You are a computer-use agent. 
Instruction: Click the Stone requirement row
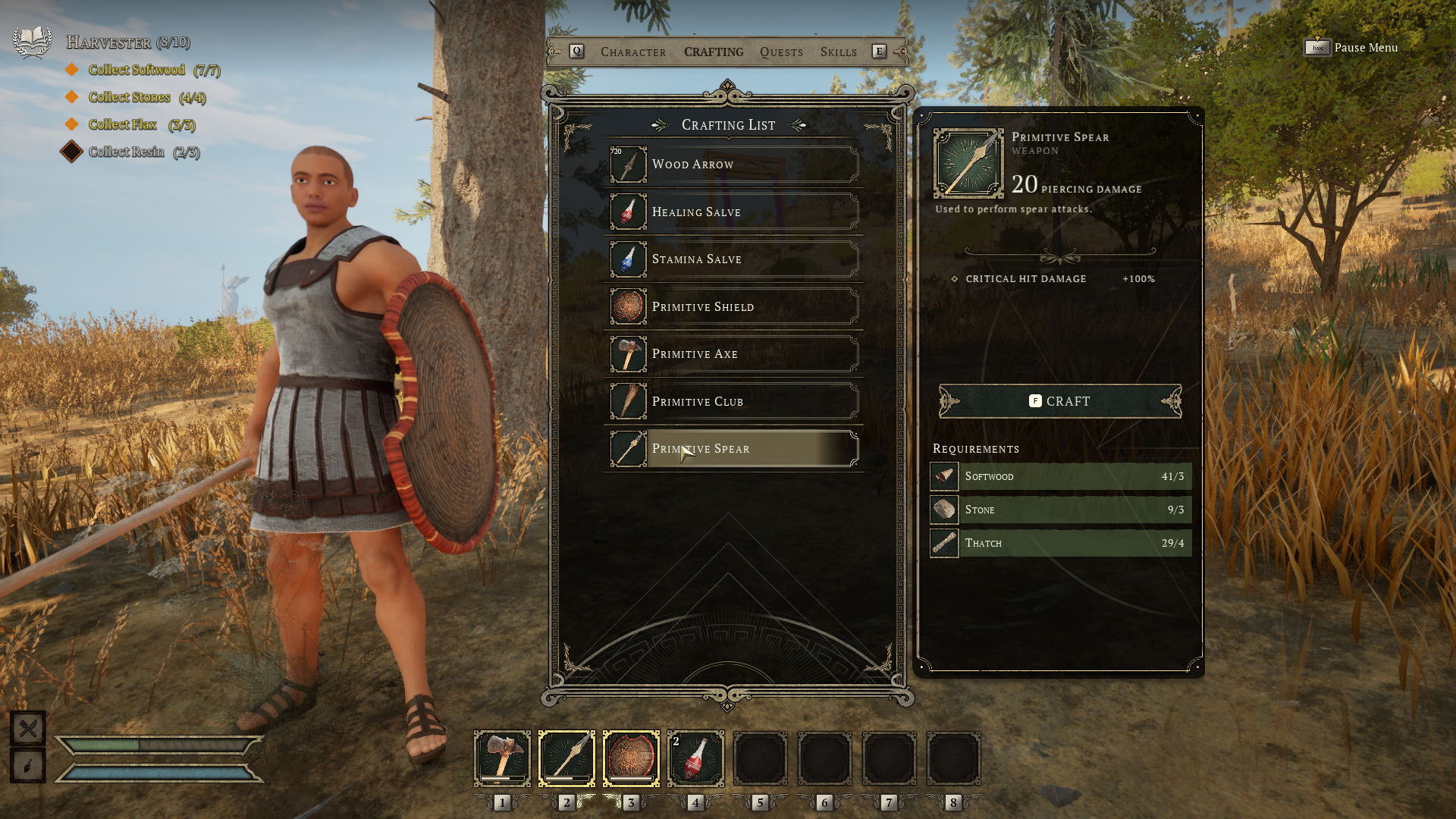(1060, 510)
